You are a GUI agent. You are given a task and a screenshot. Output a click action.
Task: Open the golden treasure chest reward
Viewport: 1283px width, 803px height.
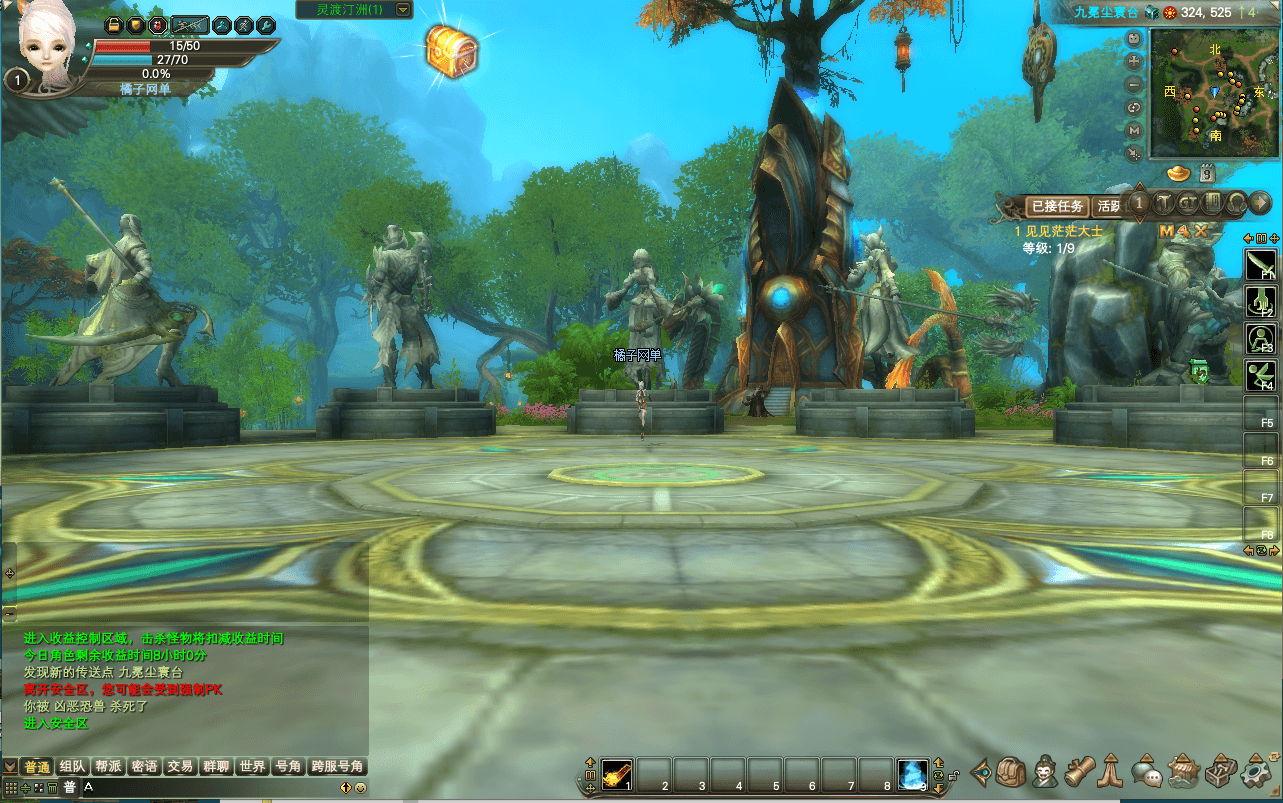click(x=452, y=48)
